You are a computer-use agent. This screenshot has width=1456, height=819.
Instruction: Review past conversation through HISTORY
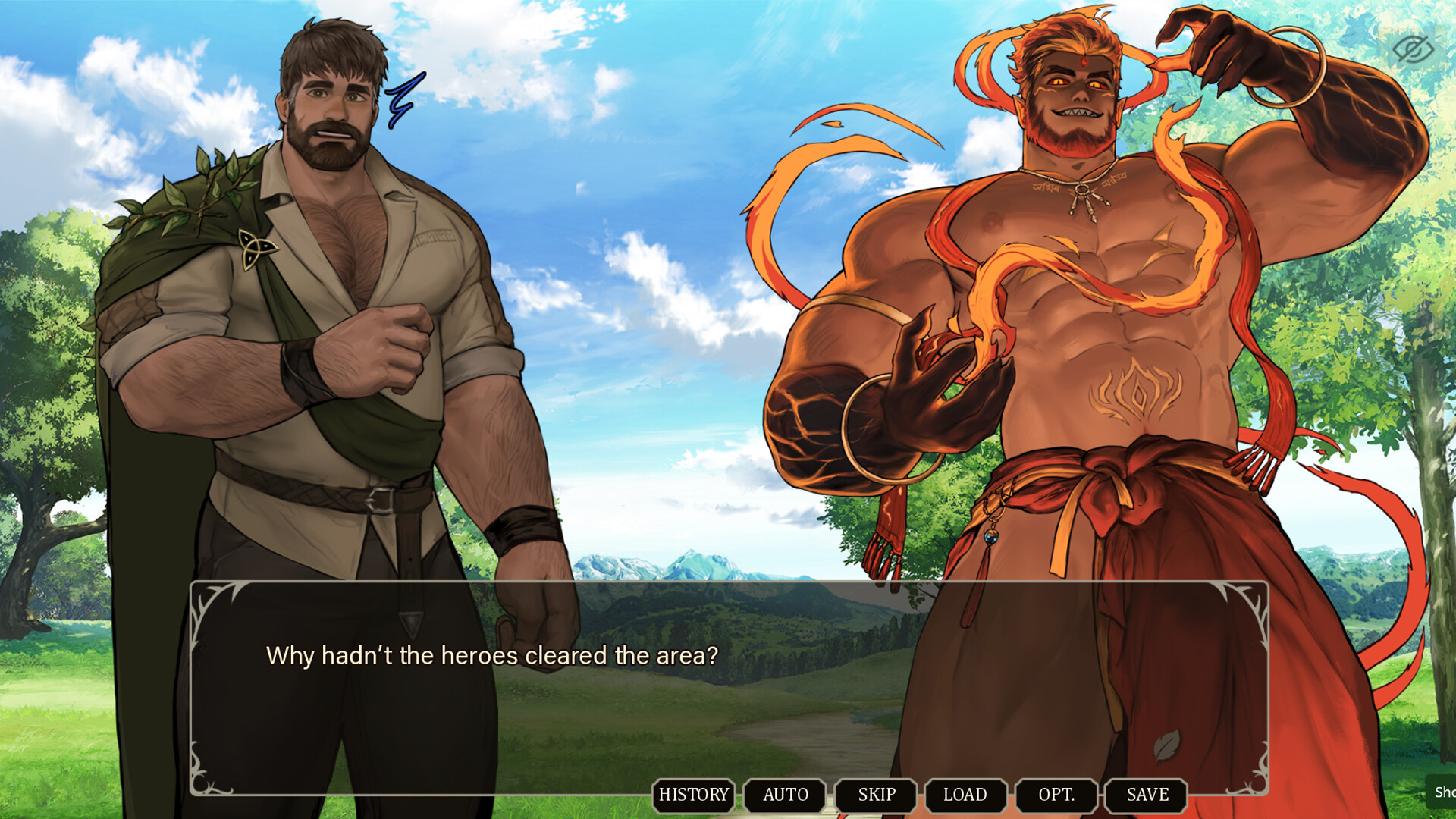tap(692, 795)
